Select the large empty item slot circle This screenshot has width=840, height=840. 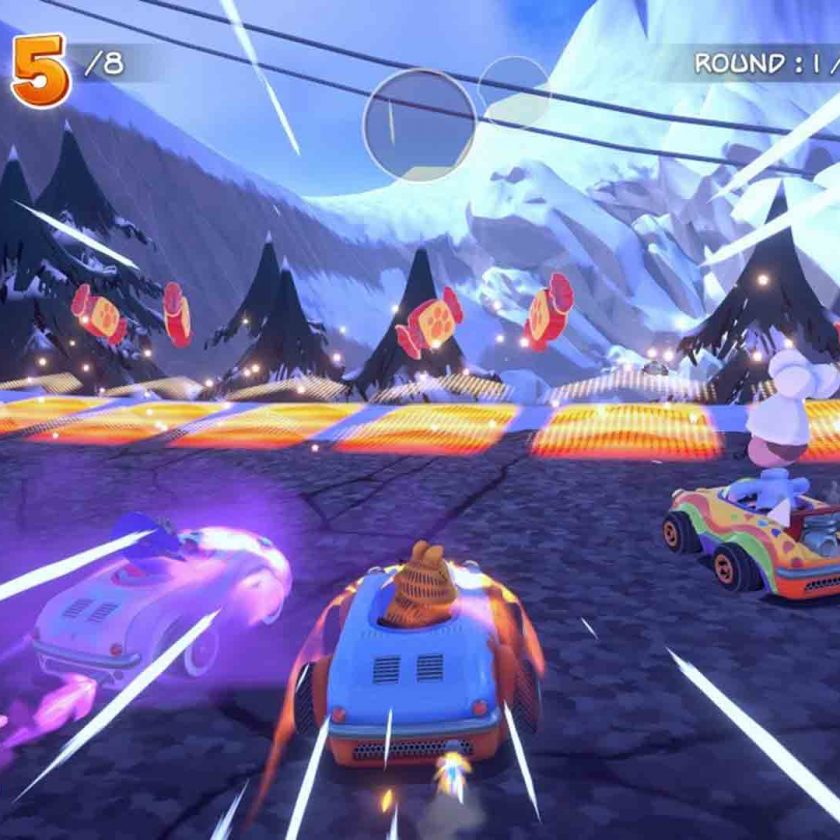coord(419,125)
